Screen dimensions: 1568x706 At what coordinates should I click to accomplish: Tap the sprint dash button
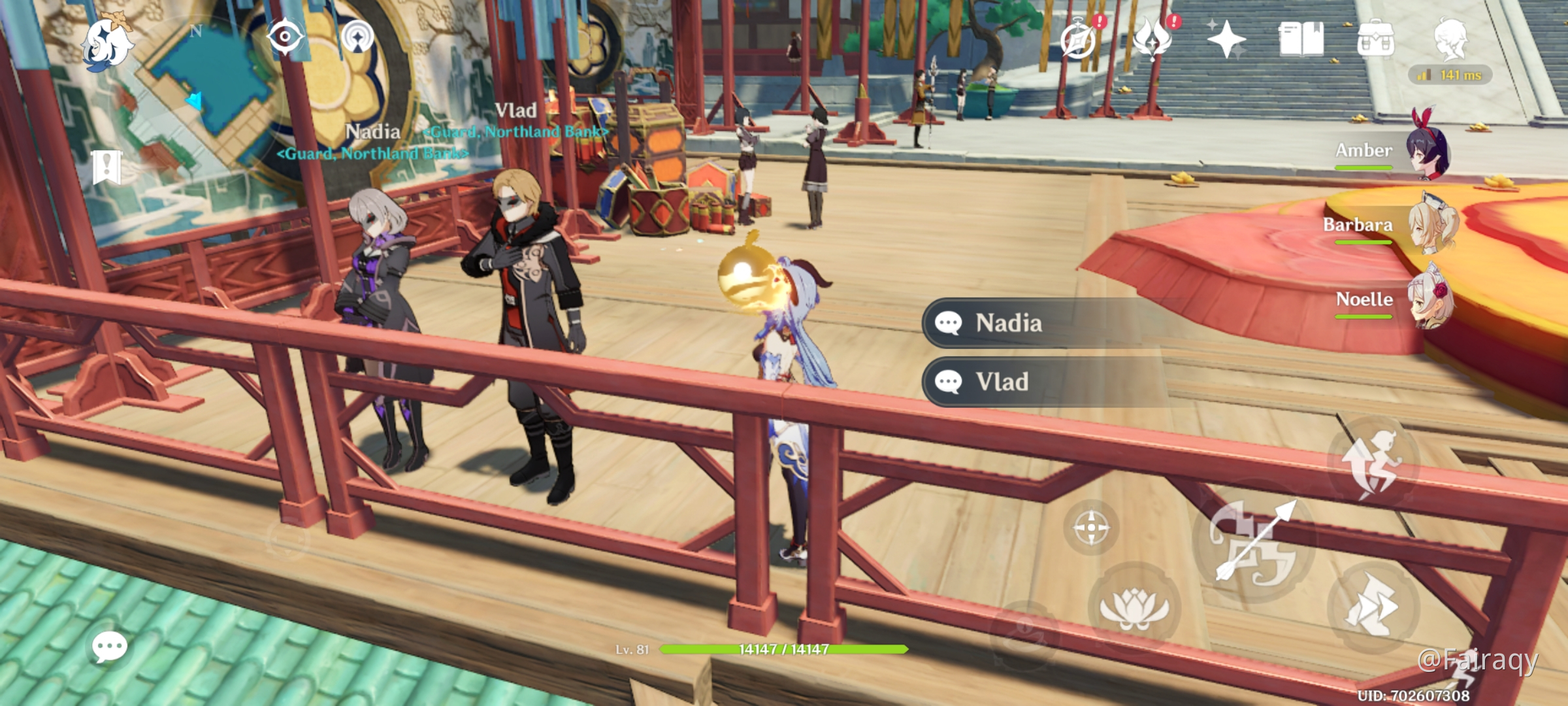pos(1373,608)
